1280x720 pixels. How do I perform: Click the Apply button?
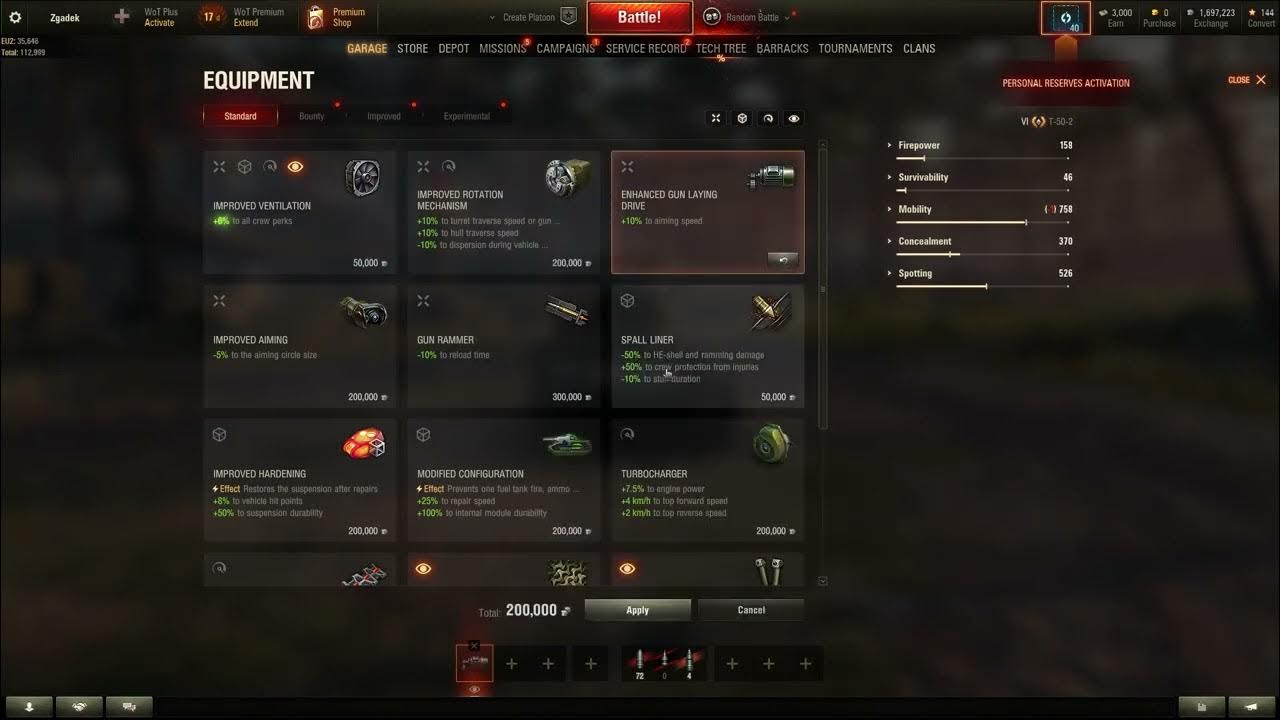click(x=637, y=609)
